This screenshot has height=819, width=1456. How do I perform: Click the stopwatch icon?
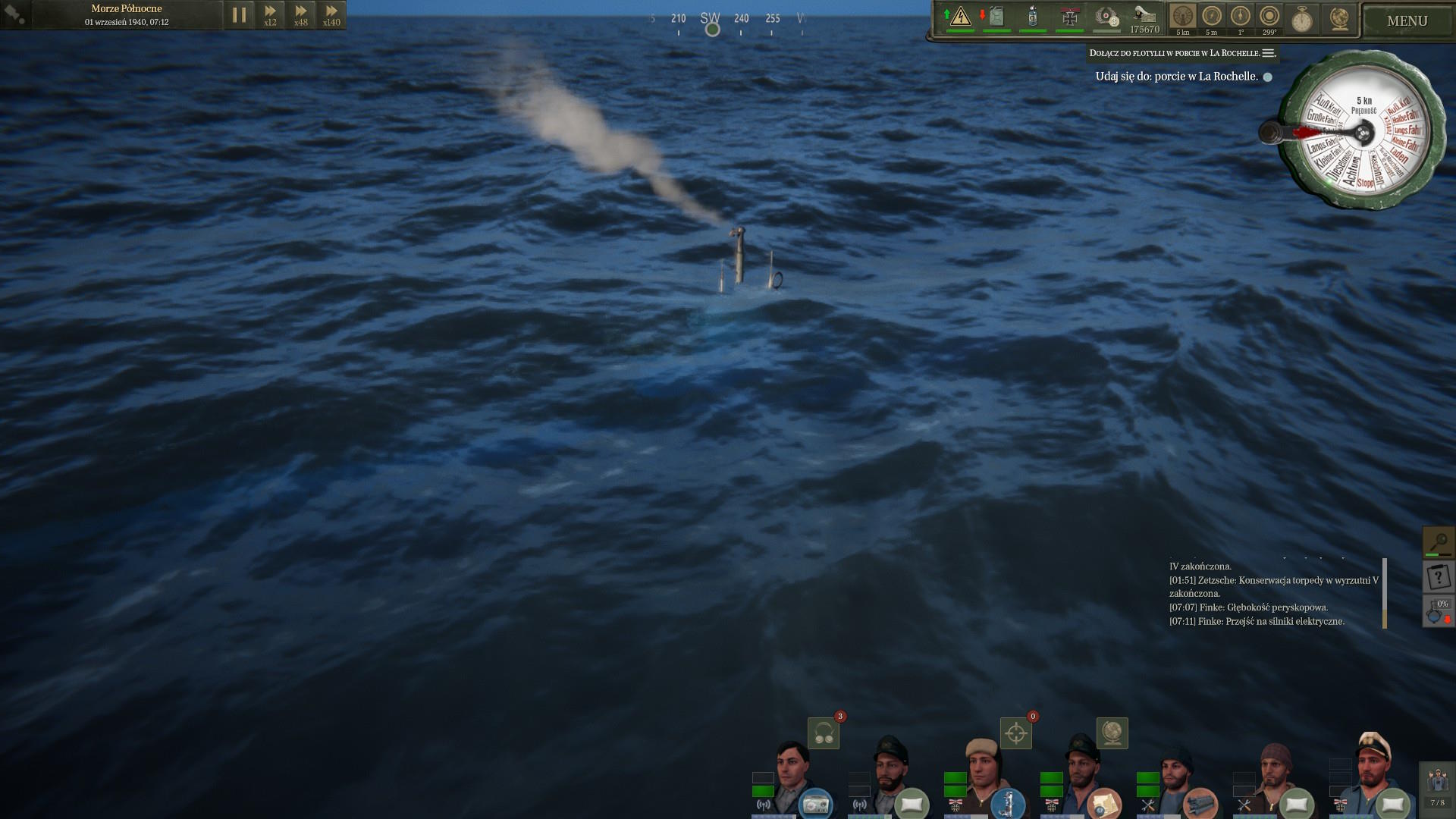coord(1302,19)
